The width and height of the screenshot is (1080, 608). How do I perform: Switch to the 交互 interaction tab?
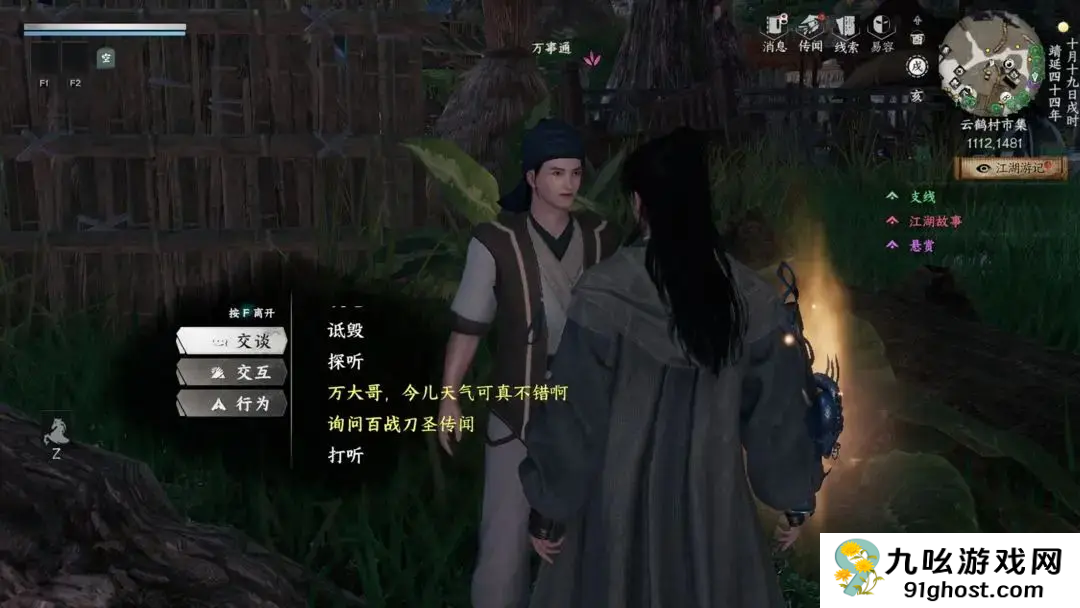(232, 373)
